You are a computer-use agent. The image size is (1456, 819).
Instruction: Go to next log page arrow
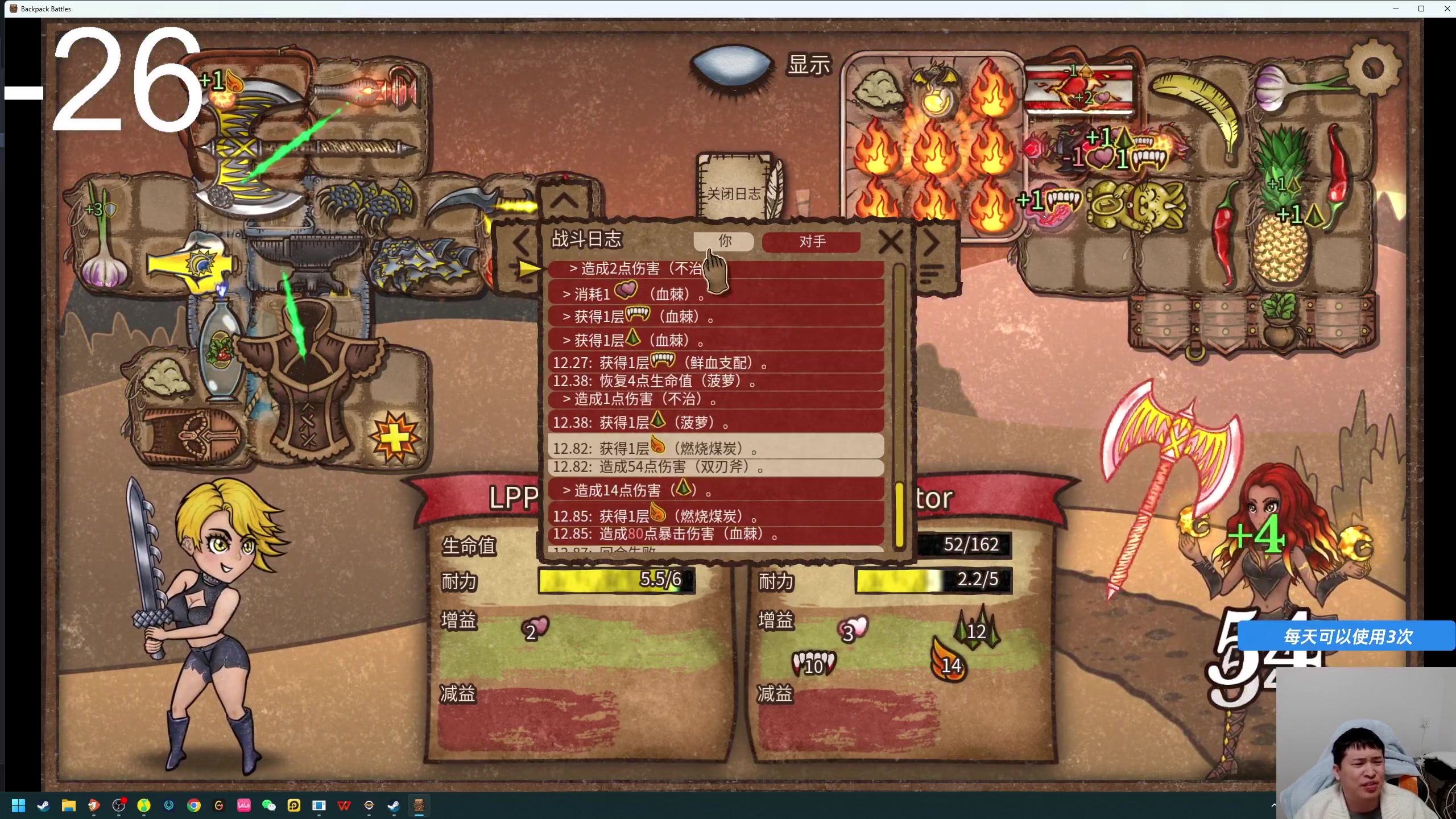(x=931, y=243)
